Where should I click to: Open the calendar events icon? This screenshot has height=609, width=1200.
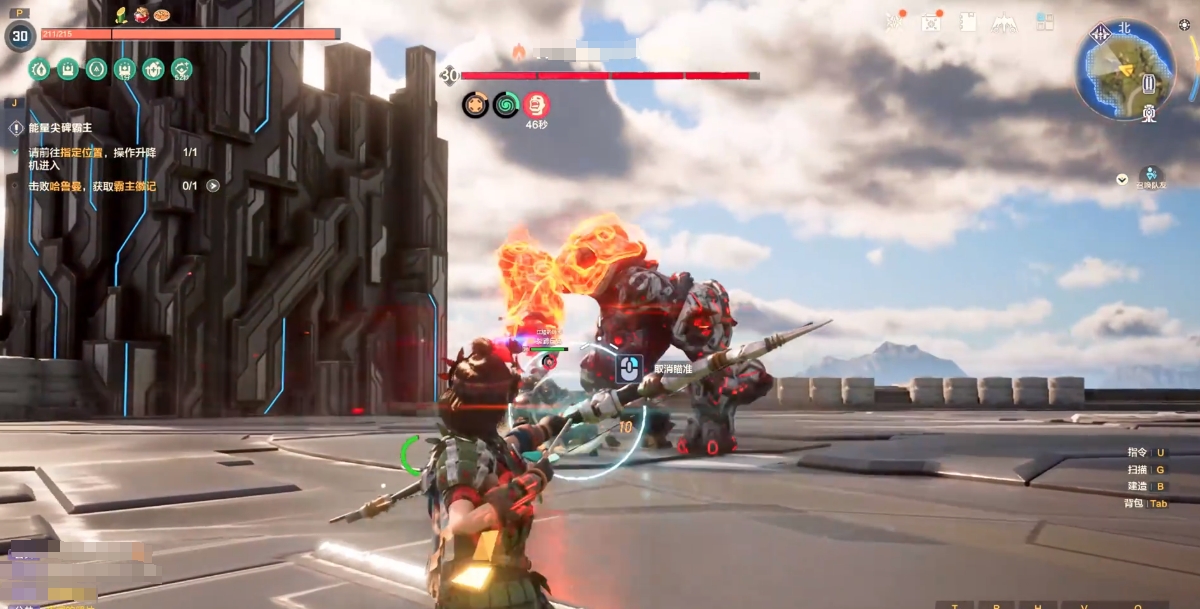point(931,22)
